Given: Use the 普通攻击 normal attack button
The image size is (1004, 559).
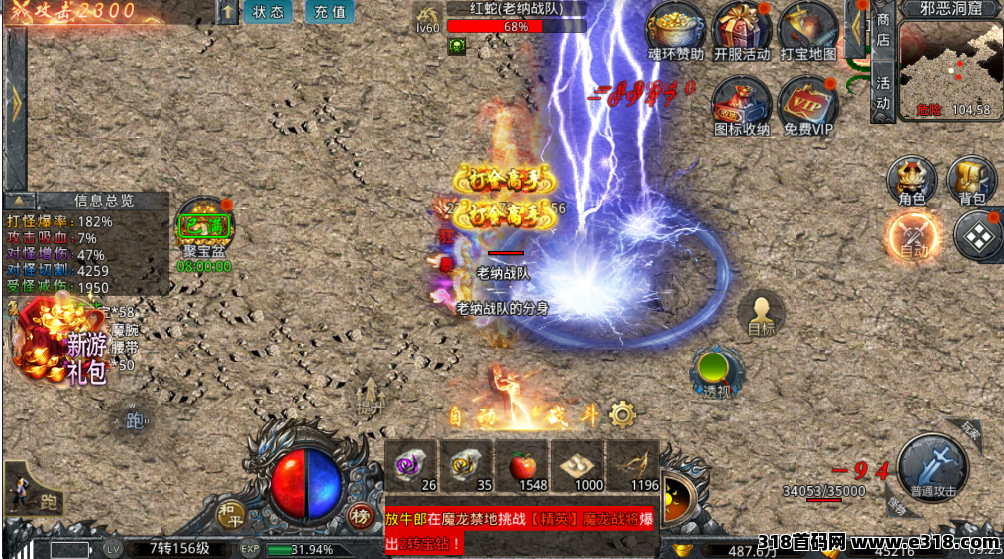Looking at the screenshot, I should tap(932, 467).
